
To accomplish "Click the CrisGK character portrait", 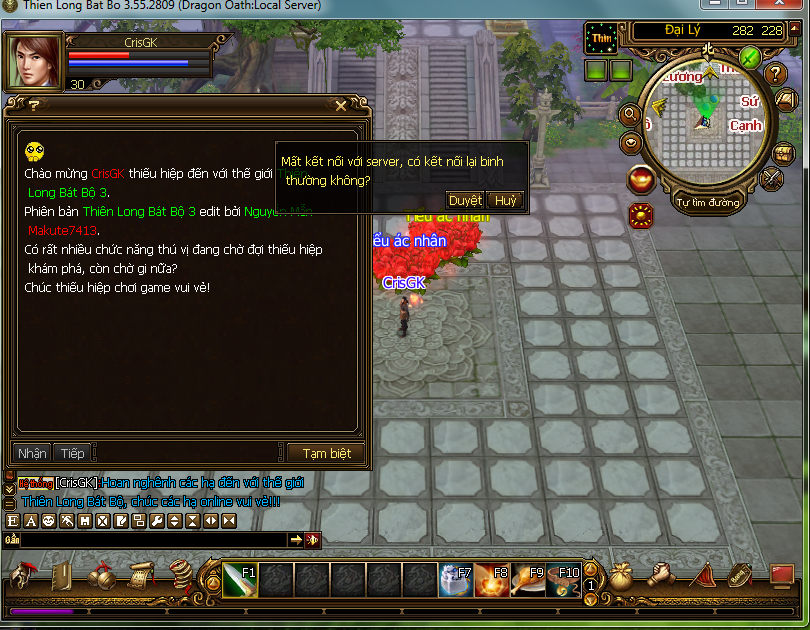I will 34,62.
